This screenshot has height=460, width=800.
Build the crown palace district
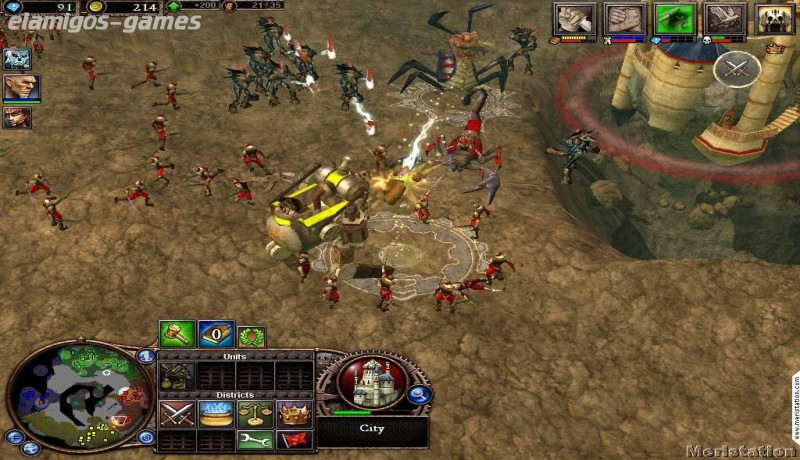[293, 413]
